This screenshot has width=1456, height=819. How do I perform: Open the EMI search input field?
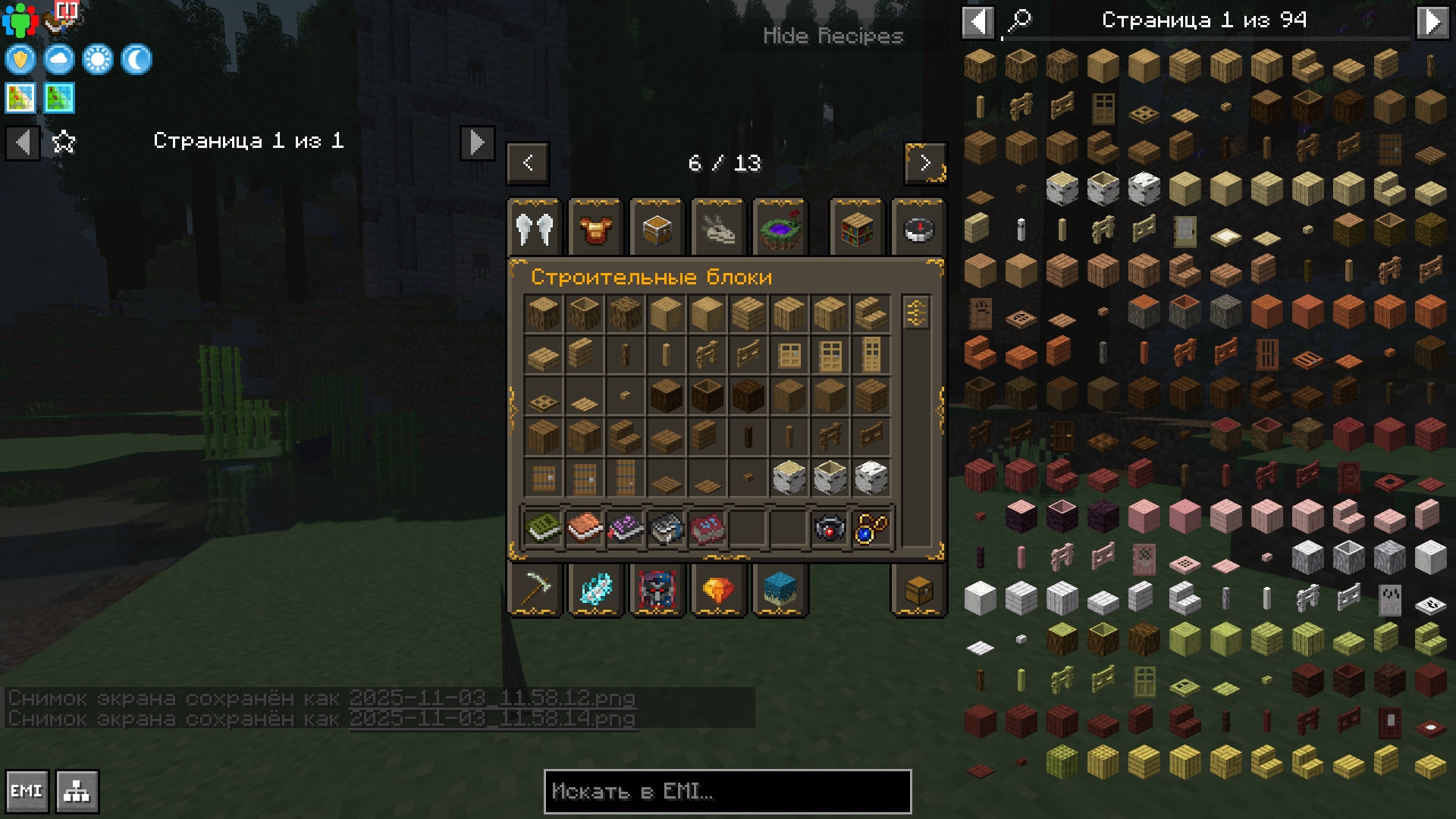[727, 792]
